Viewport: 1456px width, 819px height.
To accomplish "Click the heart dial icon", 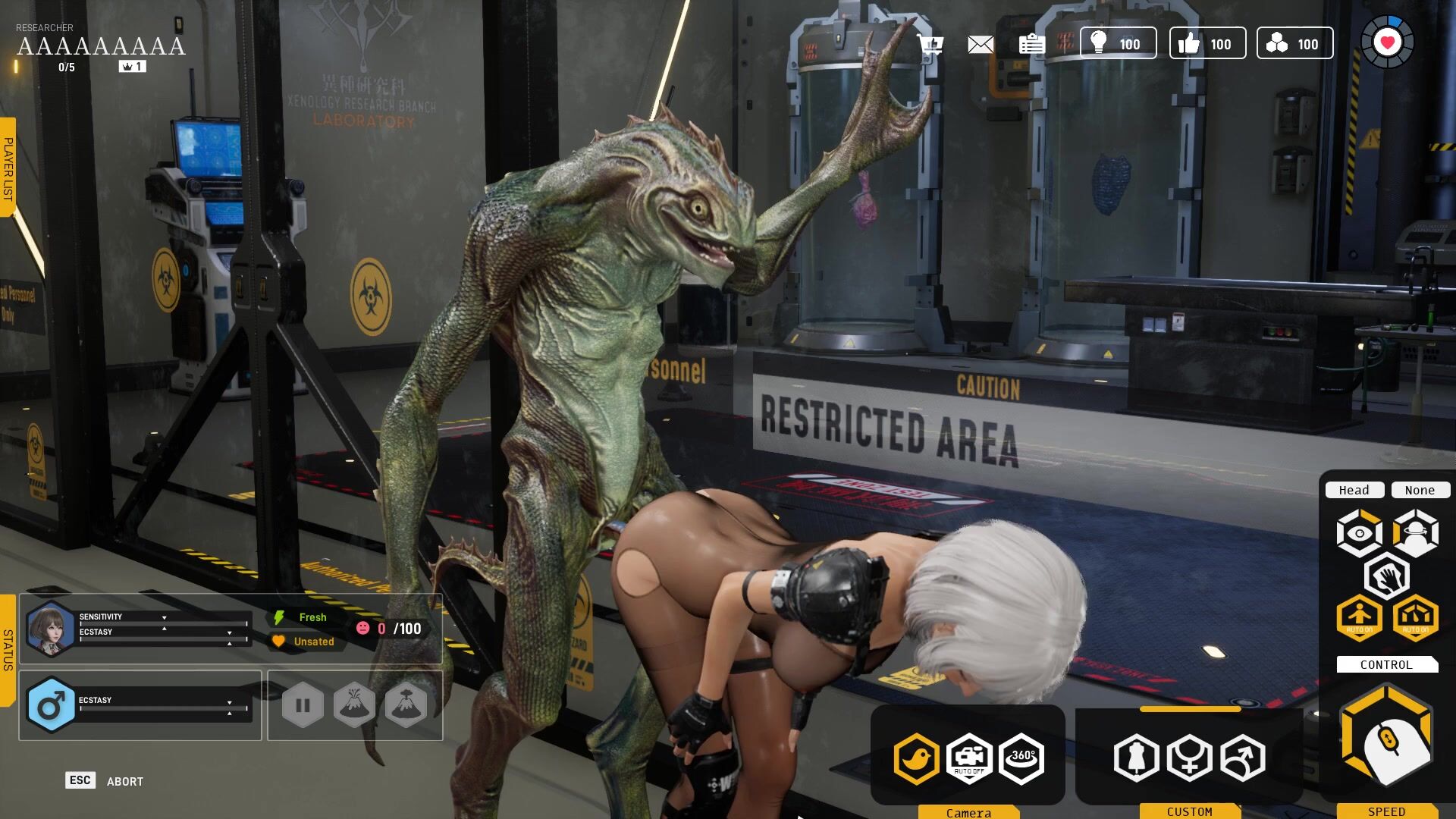I will [1387, 43].
